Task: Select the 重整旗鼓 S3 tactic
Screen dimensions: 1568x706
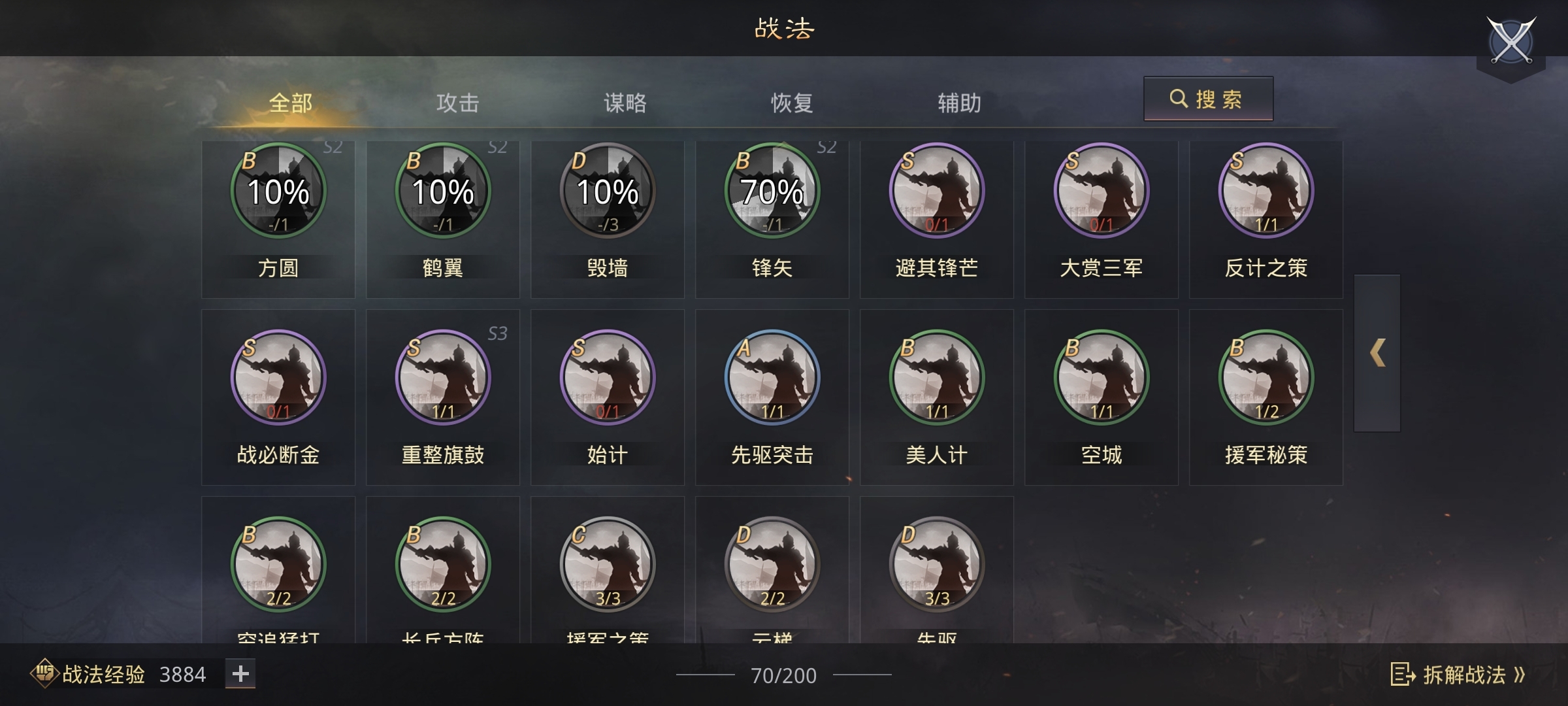Action: pyautogui.click(x=443, y=376)
